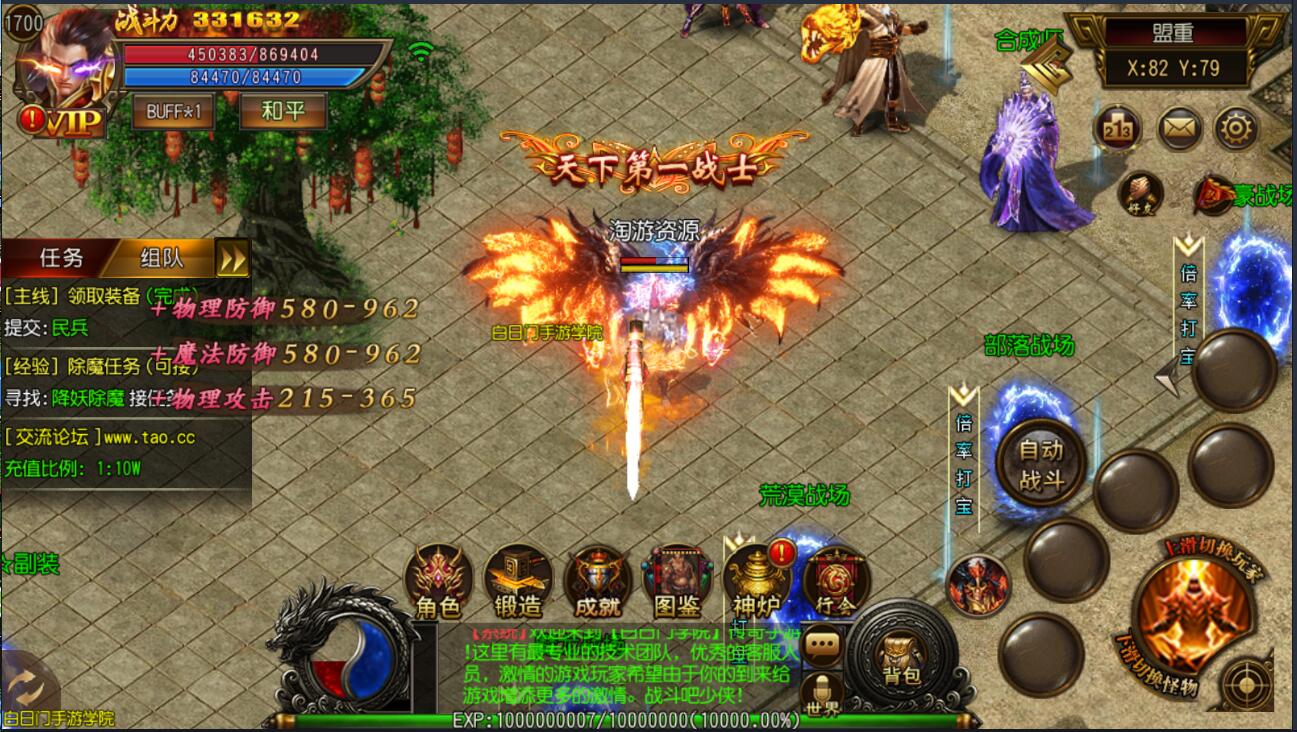The width and height of the screenshot is (1297, 732).
Task: Open the chat speech-bubble button
Action: (822, 647)
